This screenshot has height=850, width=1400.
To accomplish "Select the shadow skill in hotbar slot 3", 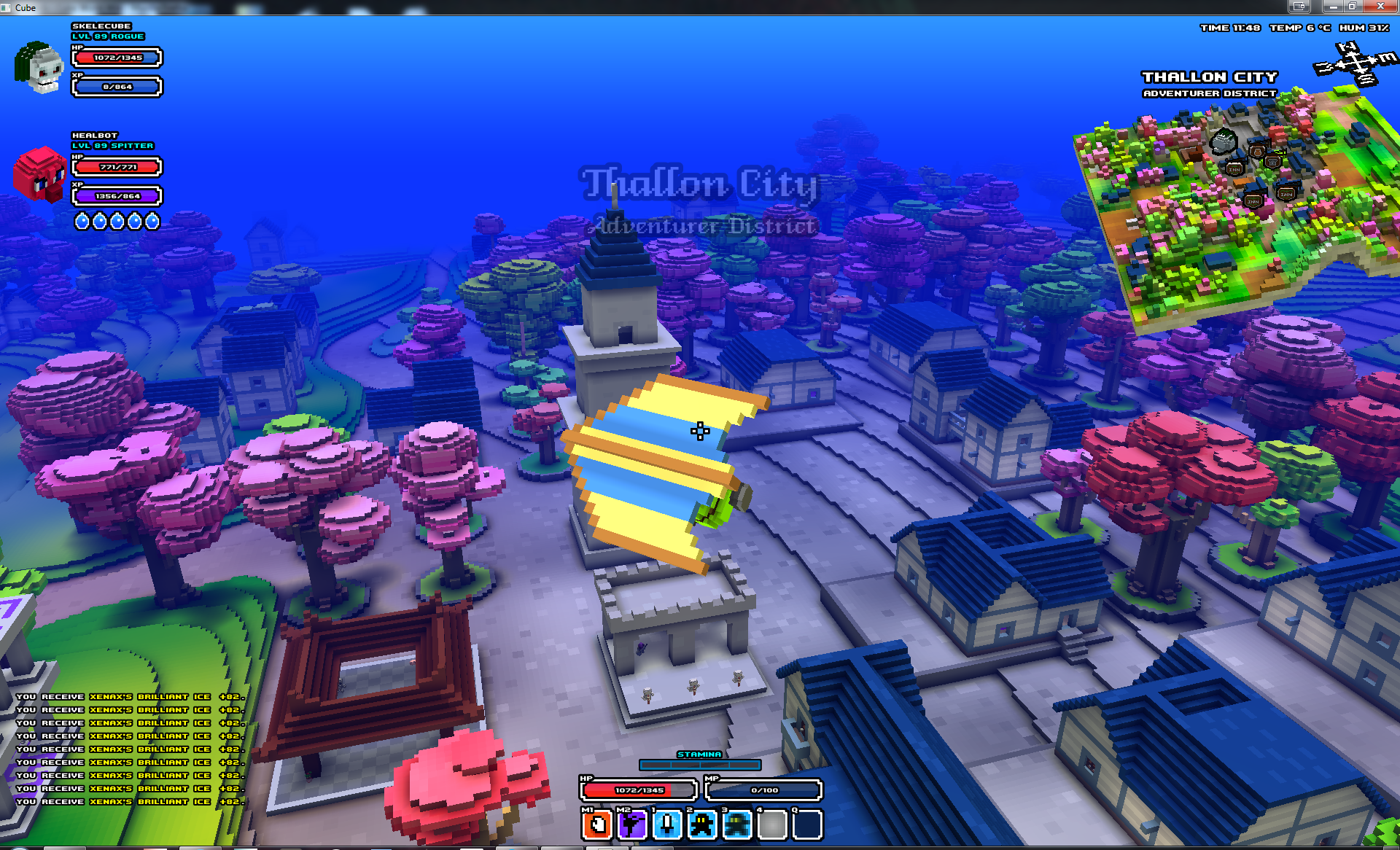I will (734, 824).
